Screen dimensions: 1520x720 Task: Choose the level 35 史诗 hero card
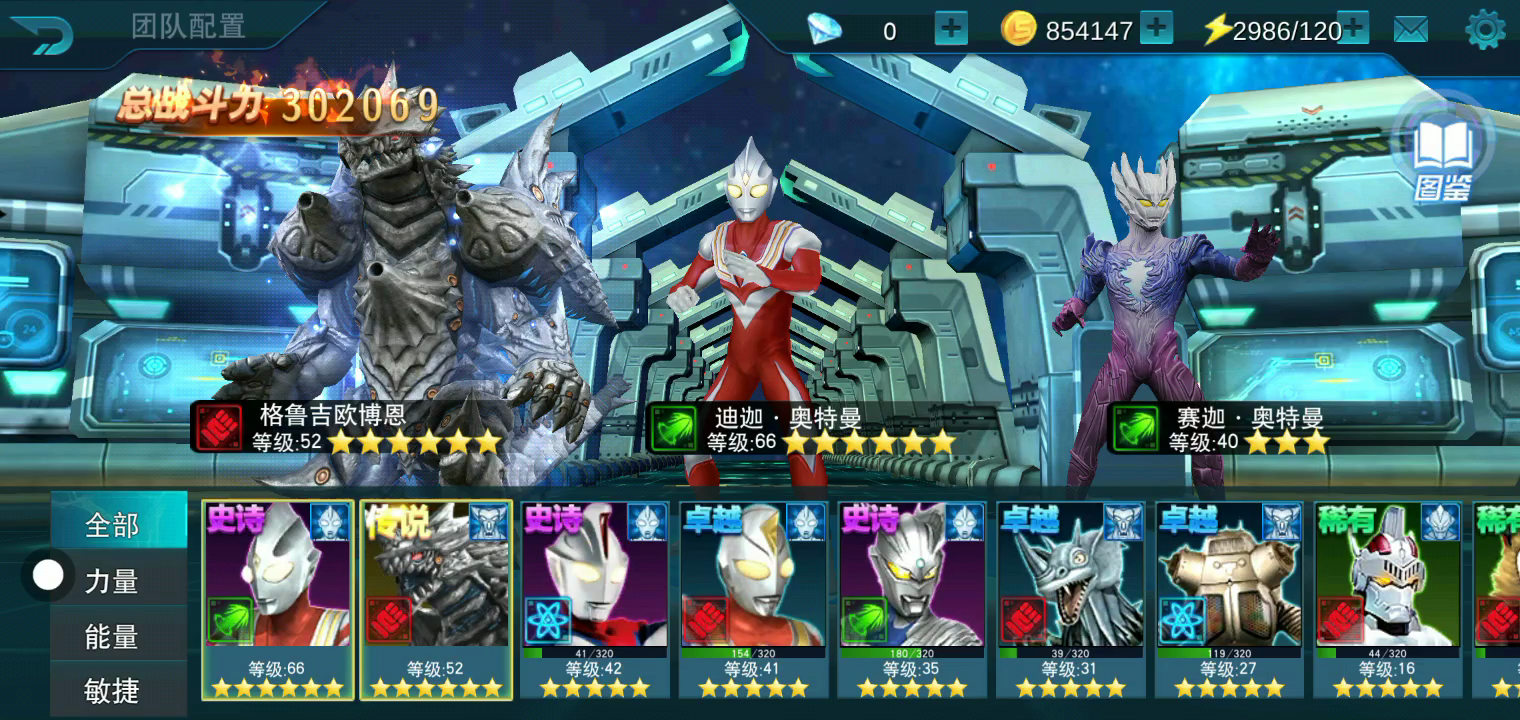912,598
